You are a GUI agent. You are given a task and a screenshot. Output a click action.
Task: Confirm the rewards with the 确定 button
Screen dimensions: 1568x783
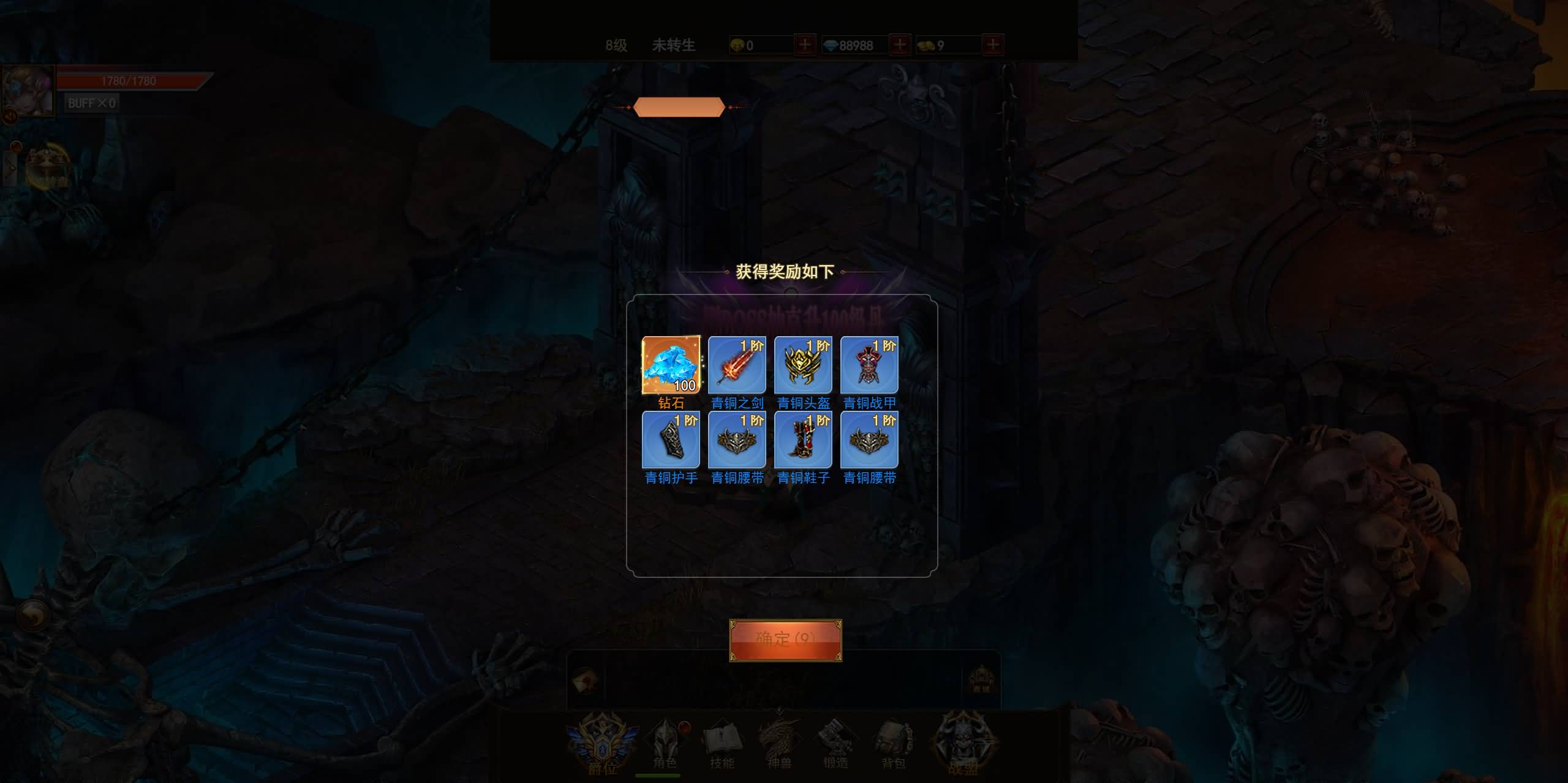785,640
